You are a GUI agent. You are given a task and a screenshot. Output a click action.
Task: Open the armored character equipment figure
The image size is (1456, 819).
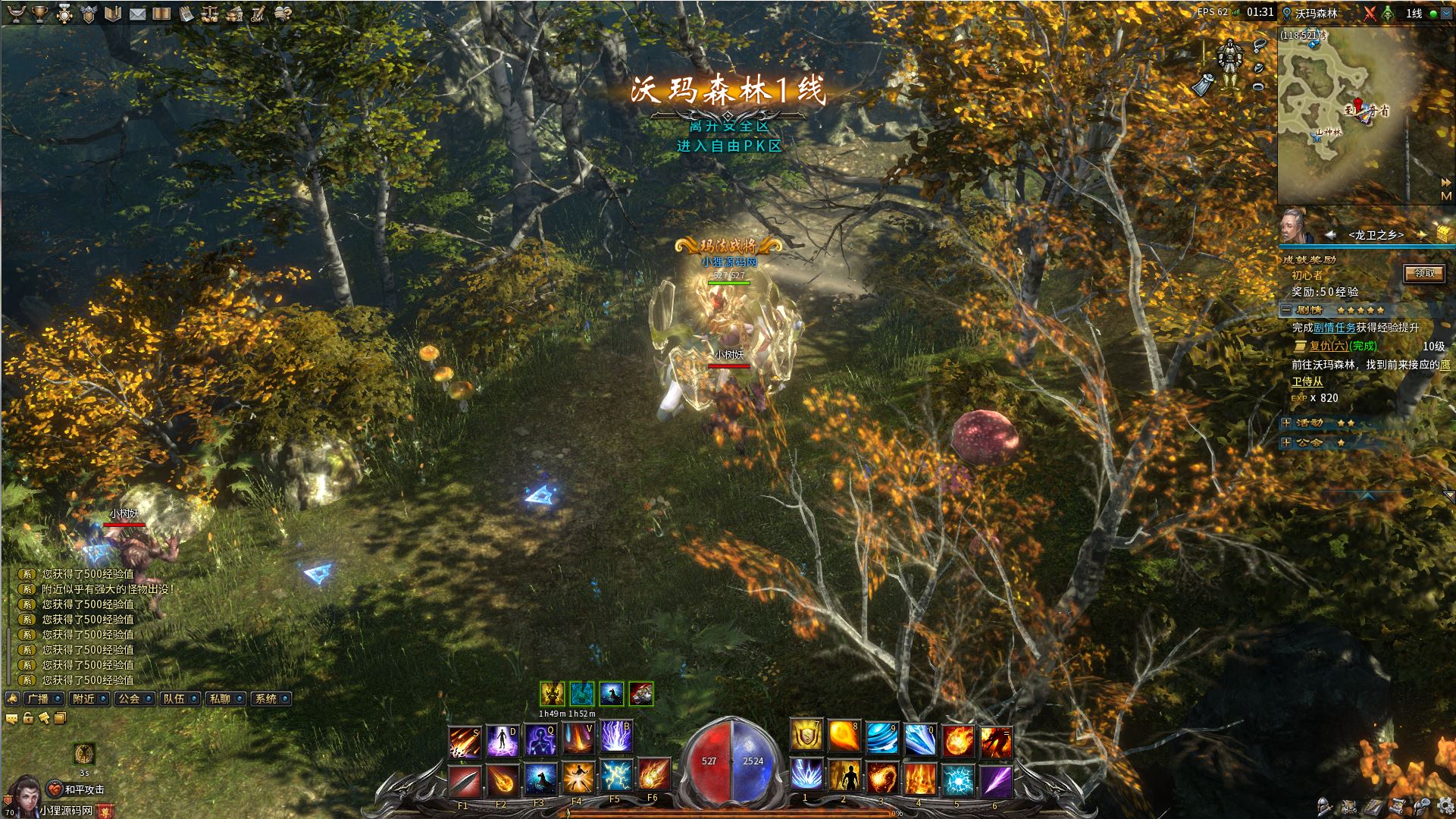coord(1228,59)
